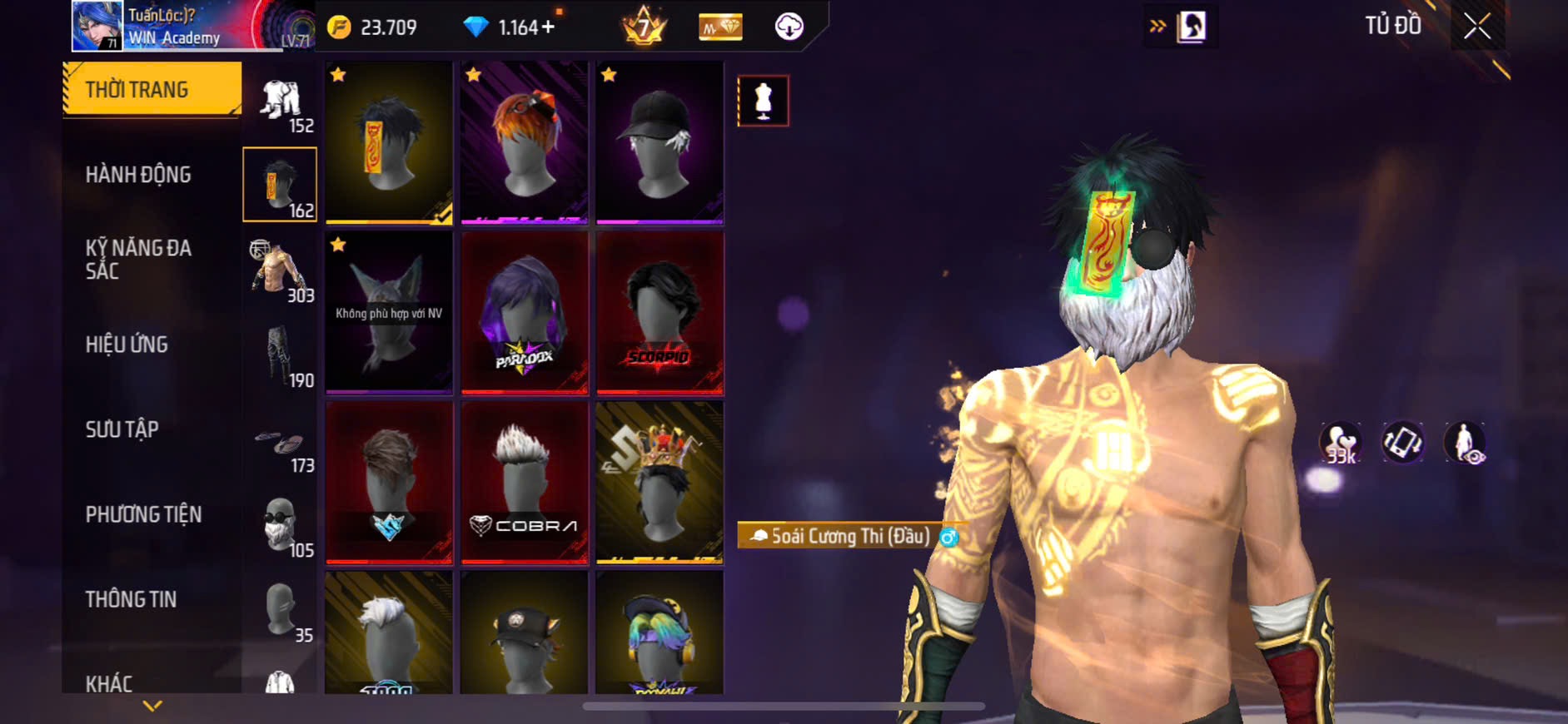The image size is (1568, 724).
Task: Open the Hiệu Ứng category
Action: tap(127, 345)
